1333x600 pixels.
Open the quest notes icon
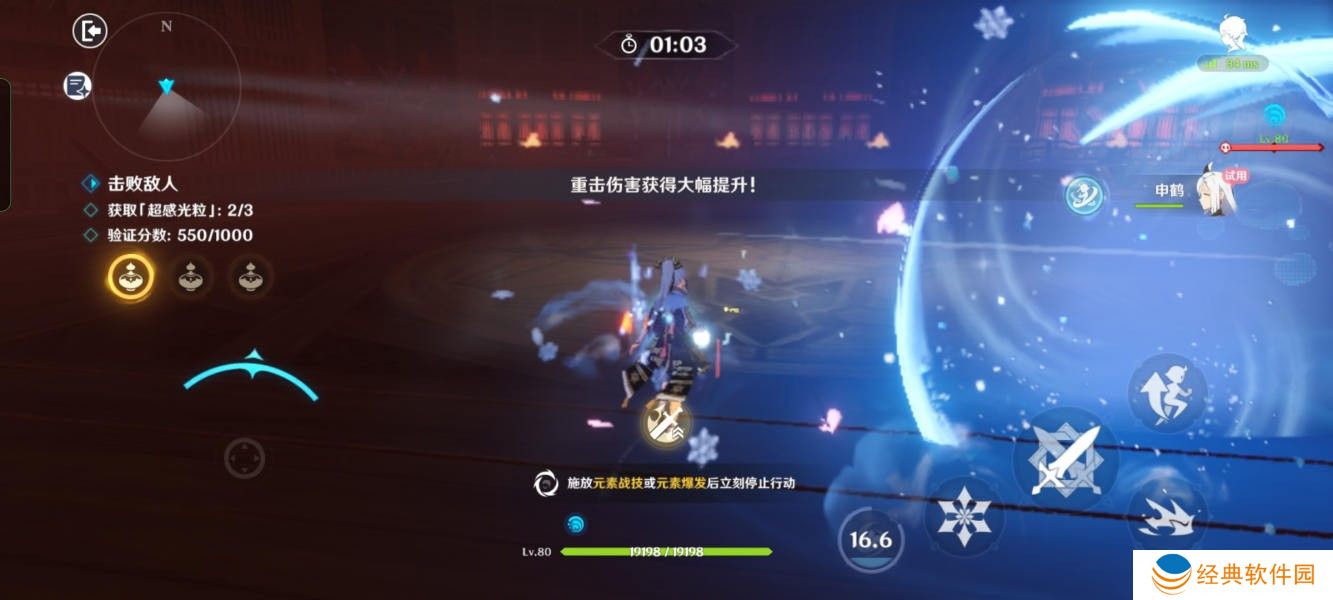click(x=78, y=86)
